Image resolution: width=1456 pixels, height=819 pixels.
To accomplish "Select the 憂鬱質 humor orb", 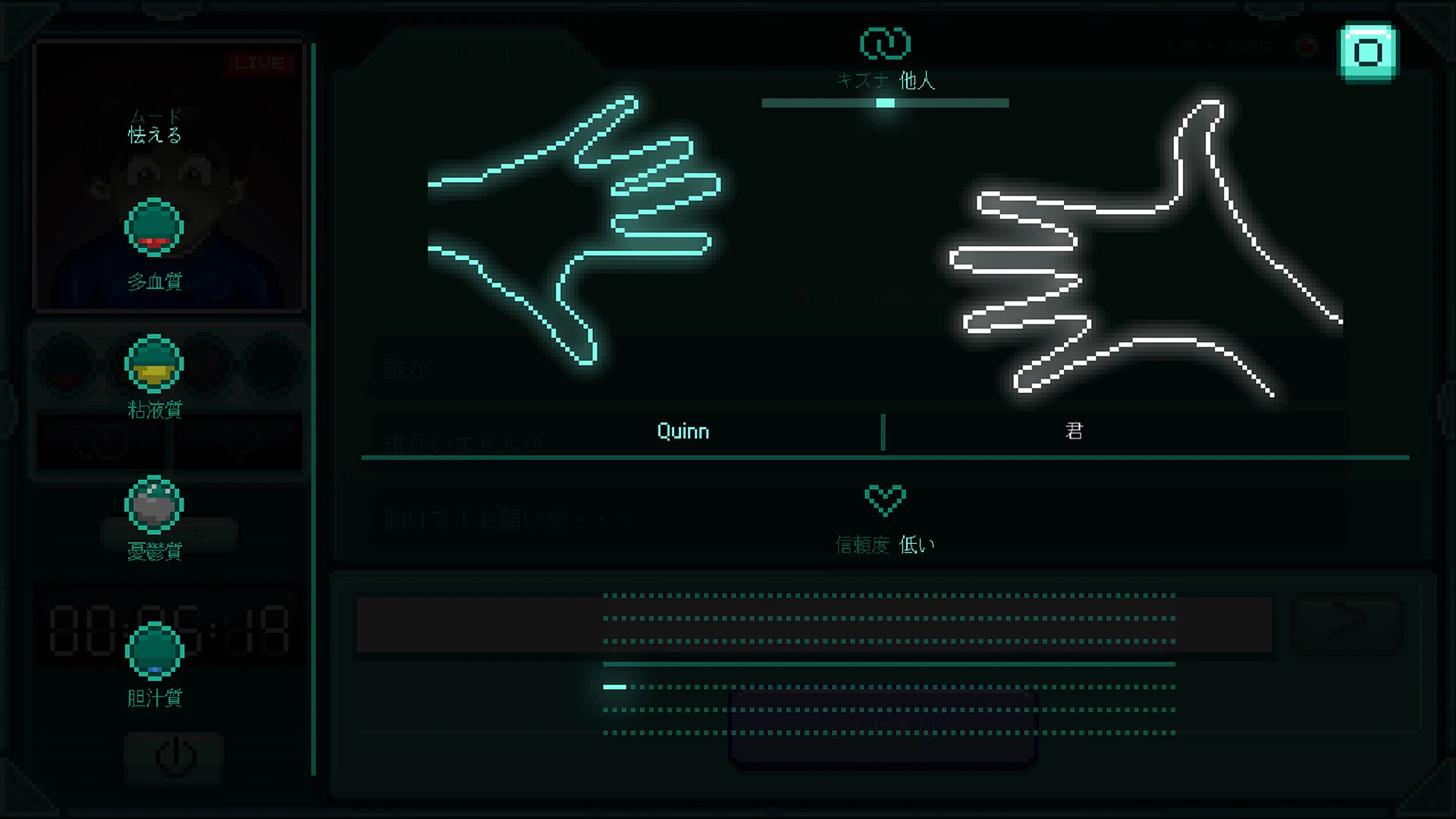I will 154,505.
